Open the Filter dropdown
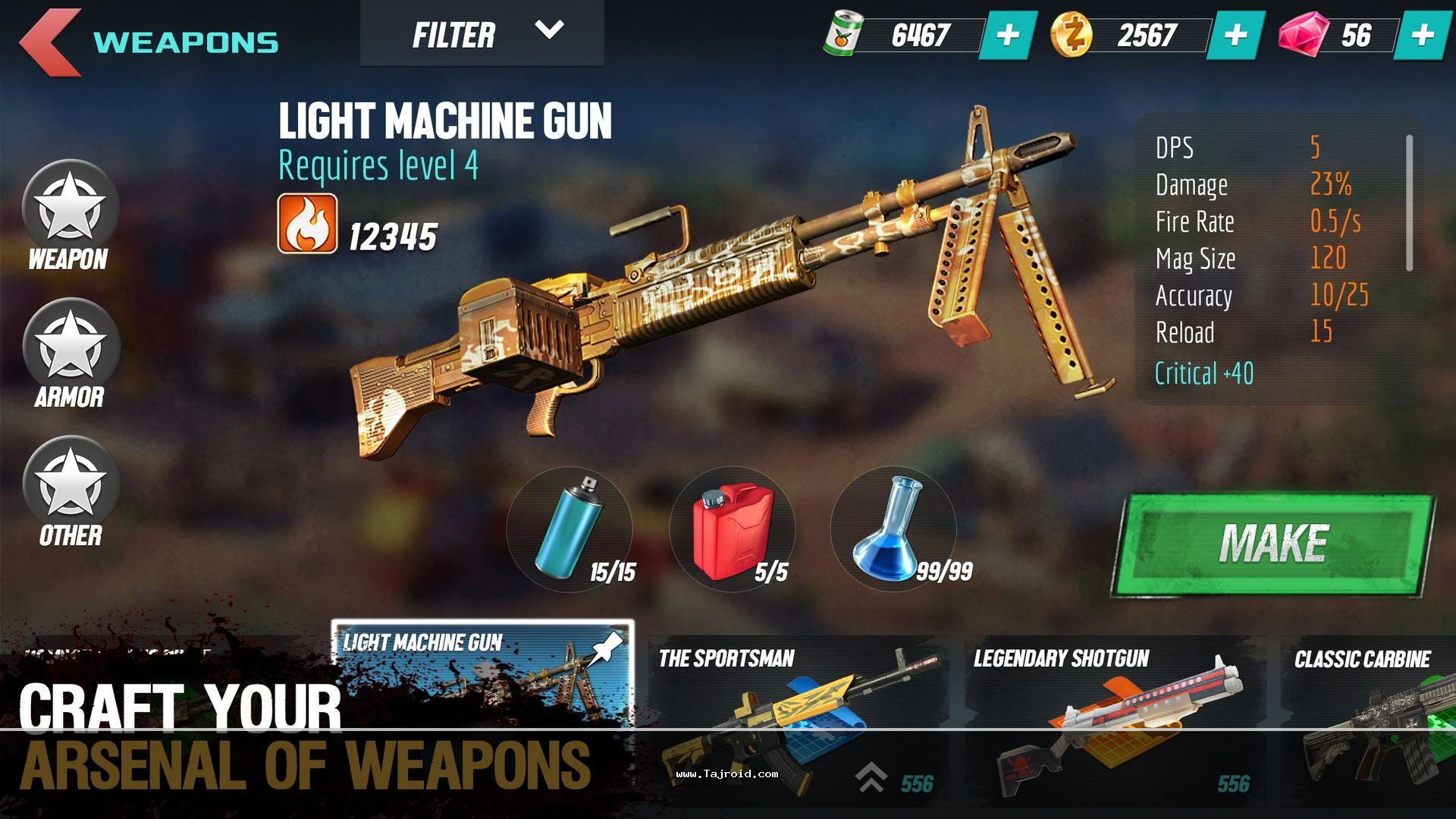 [x=482, y=34]
